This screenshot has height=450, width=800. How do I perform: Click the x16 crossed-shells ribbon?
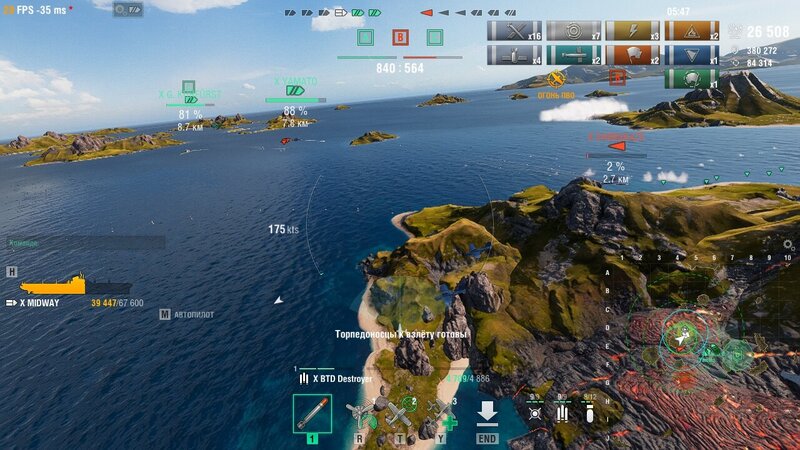tap(514, 31)
